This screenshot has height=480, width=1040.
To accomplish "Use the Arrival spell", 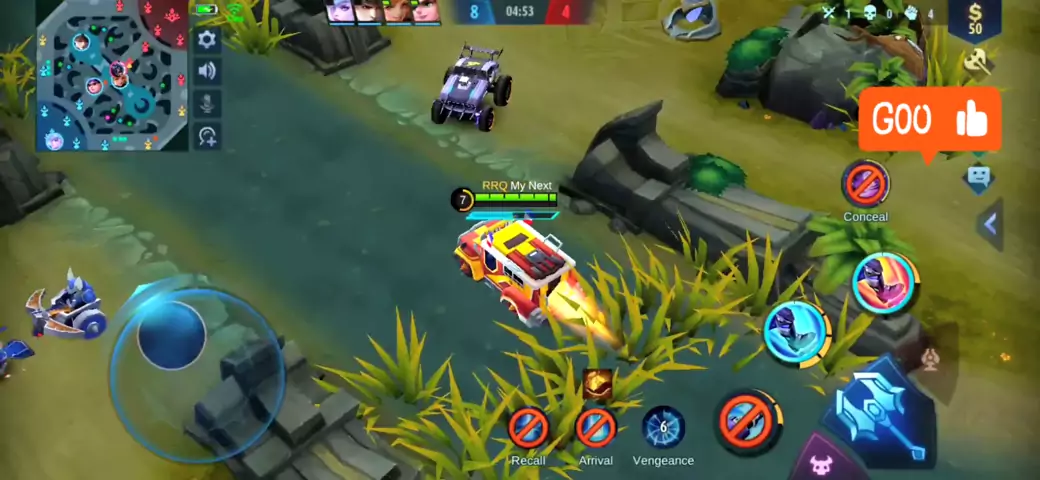I will pyautogui.click(x=596, y=428).
